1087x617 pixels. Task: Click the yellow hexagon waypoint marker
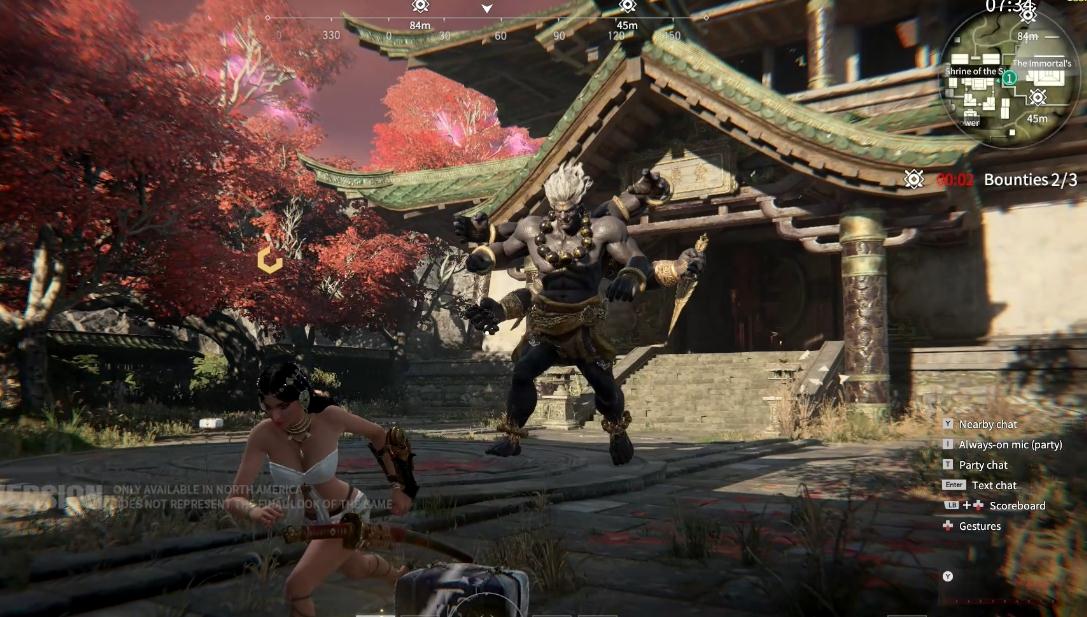pos(269,260)
